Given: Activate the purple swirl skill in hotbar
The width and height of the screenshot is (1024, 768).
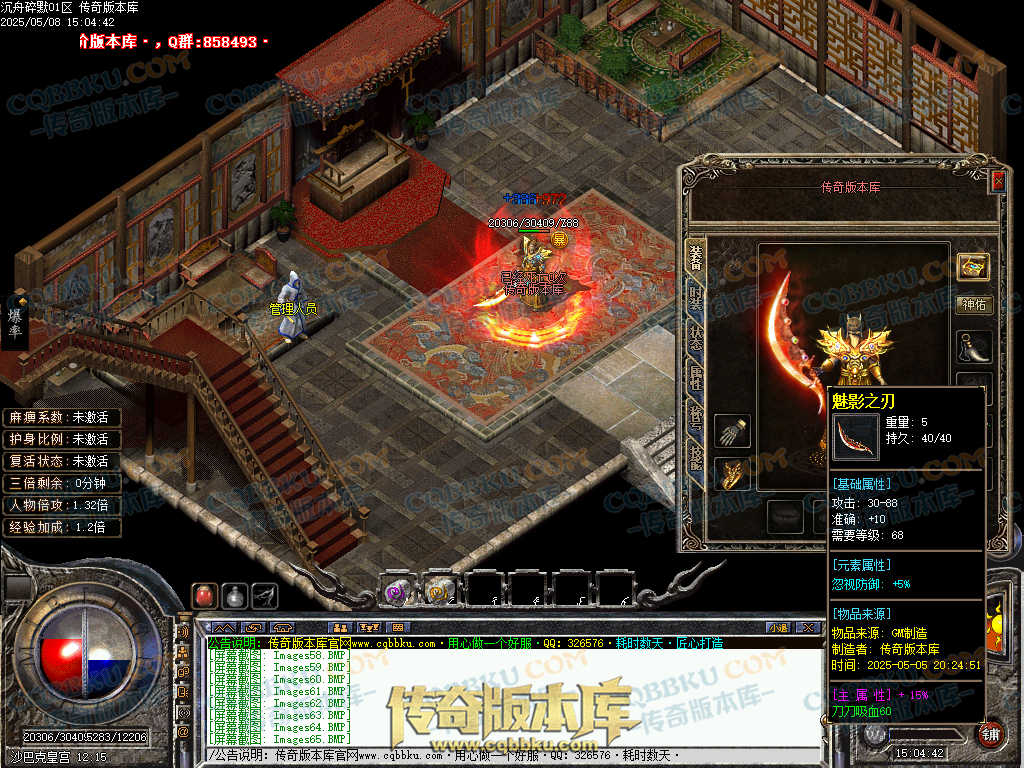Looking at the screenshot, I should point(397,591).
